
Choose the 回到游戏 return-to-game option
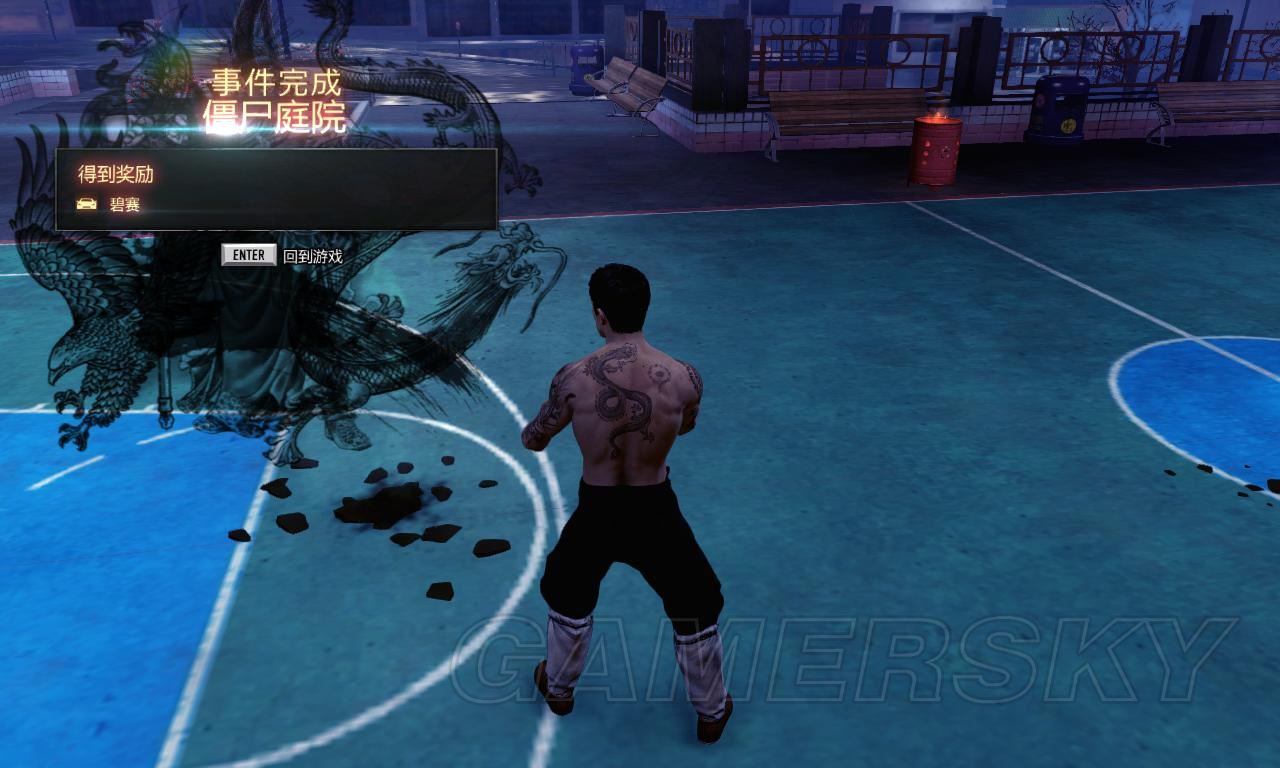click(x=311, y=256)
